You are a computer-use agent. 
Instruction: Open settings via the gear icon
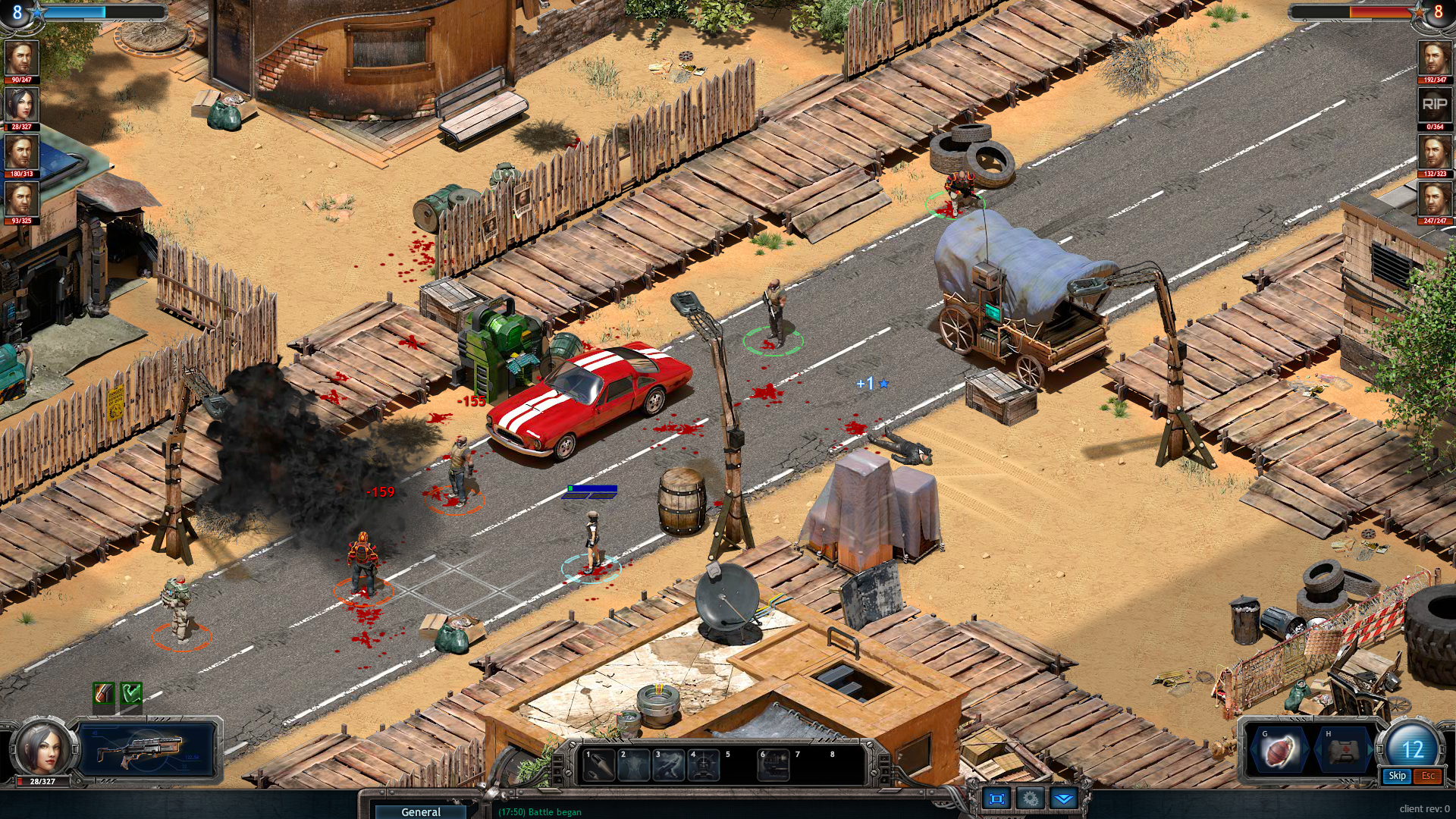pyautogui.click(x=1031, y=799)
